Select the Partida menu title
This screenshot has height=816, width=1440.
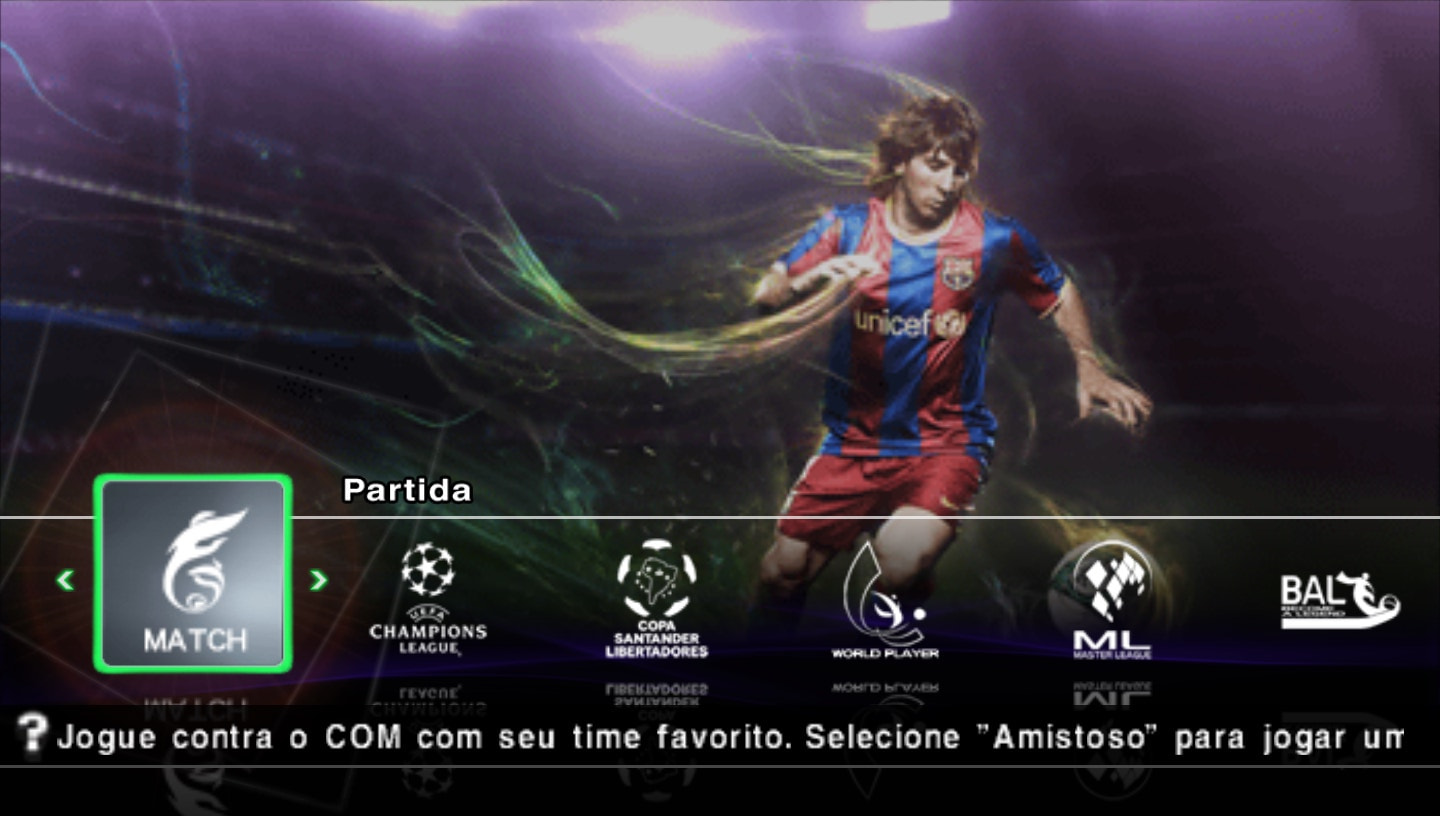click(x=406, y=491)
